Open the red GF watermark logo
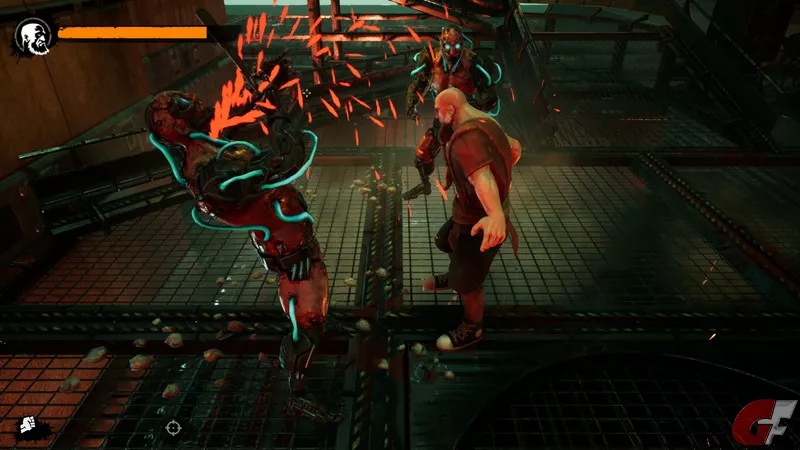The height and width of the screenshot is (450, 800). pyautogui.click(x=765, y=422)
